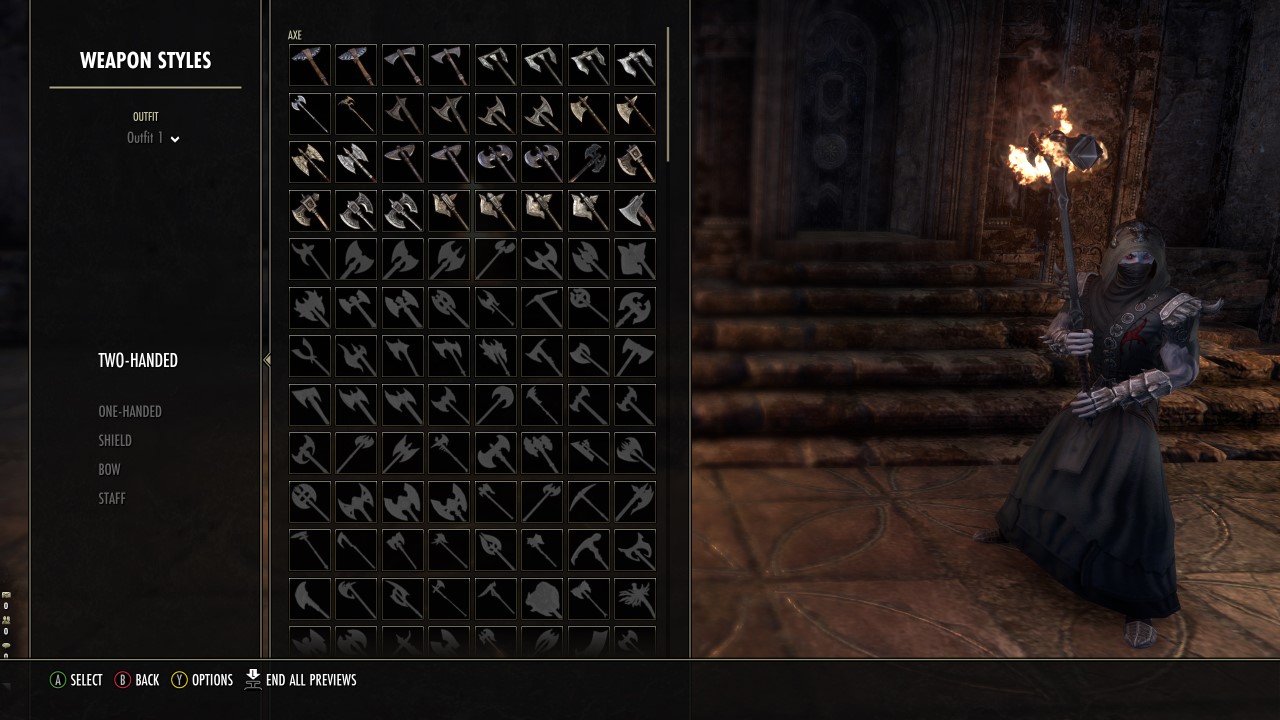Pick the dark spiky Daedric axe style
Viewport: 1280px width, 720px height.
[x=588, y=161]
